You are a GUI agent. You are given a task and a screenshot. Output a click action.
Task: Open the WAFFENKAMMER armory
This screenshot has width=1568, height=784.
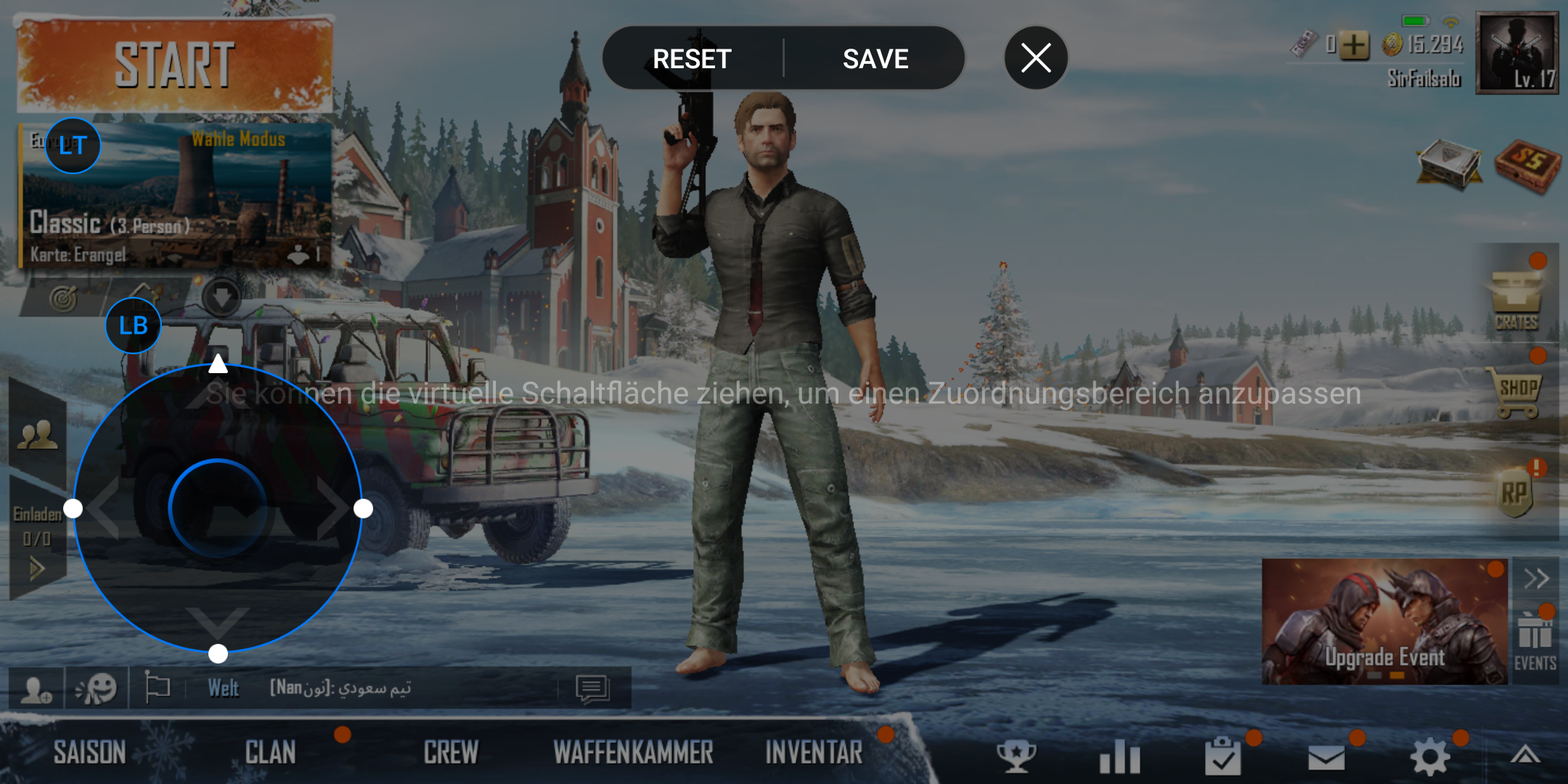tap(633, 753)
